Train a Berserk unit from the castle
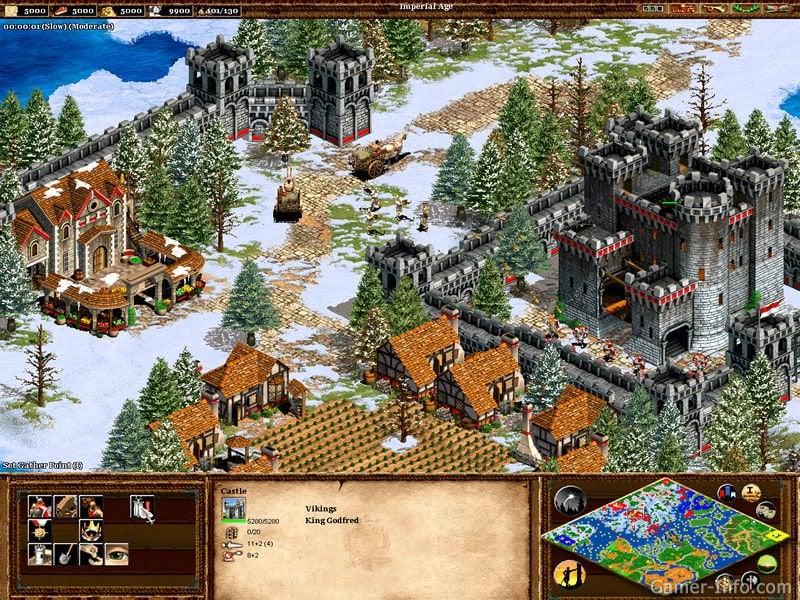Screen dimensions: 800x600 [x=40, y=507]
